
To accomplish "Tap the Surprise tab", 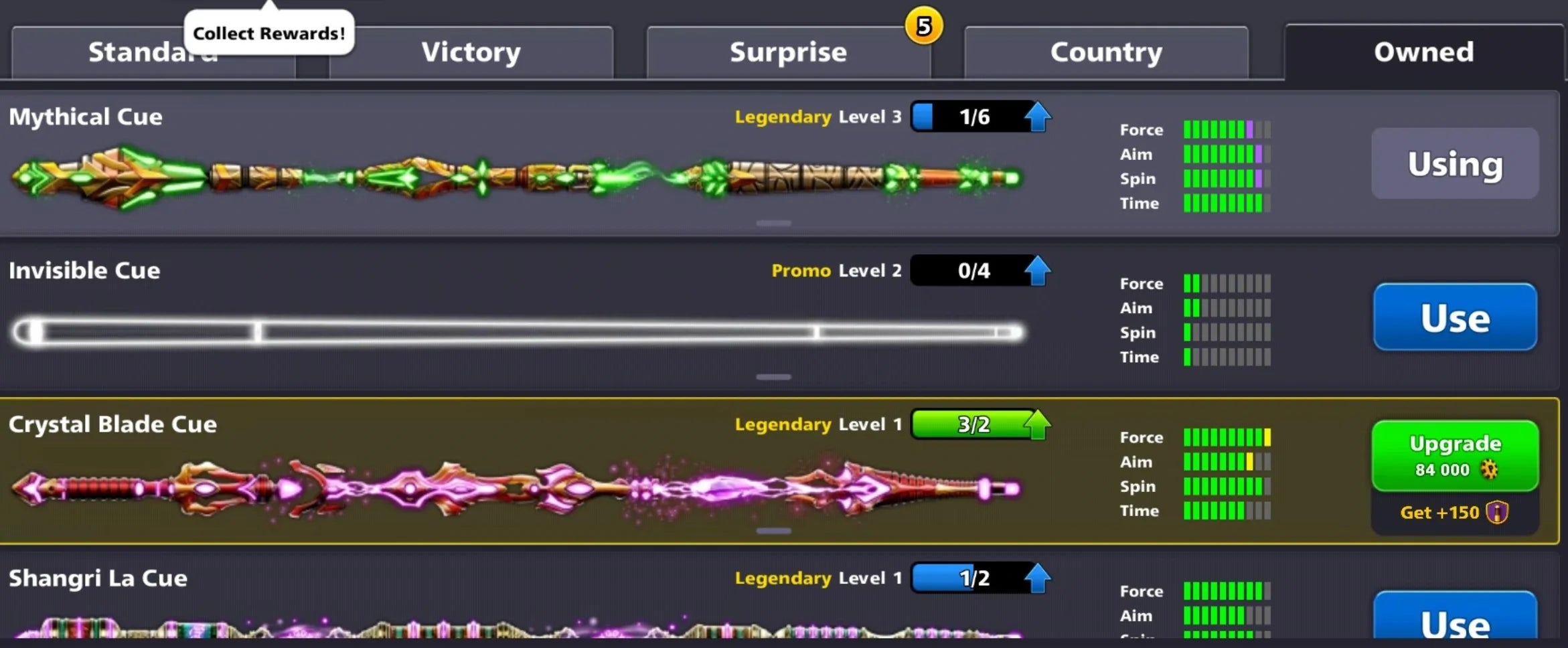I will point(788,52).
